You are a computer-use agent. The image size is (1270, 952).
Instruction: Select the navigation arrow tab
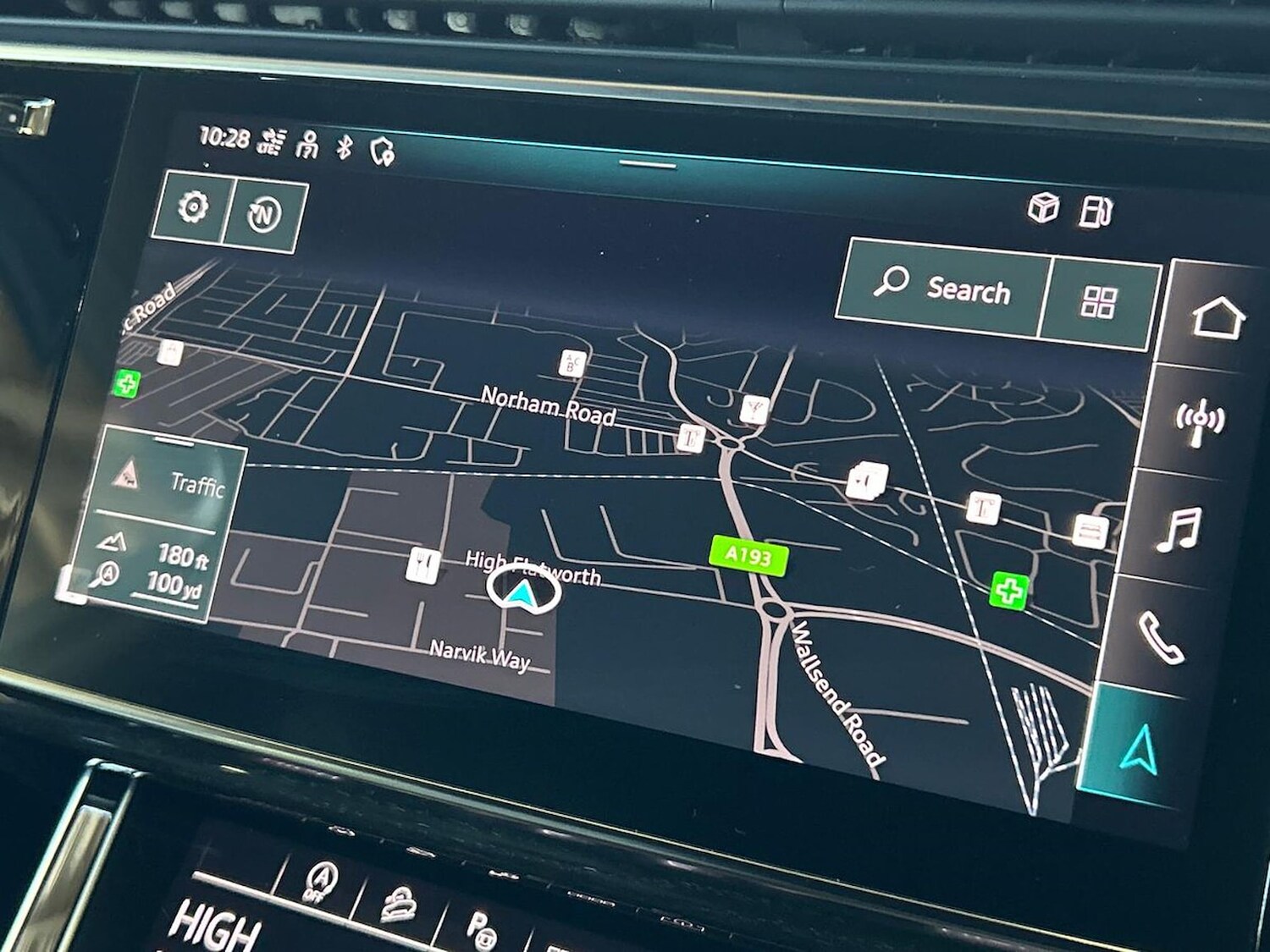(1139, 749)
